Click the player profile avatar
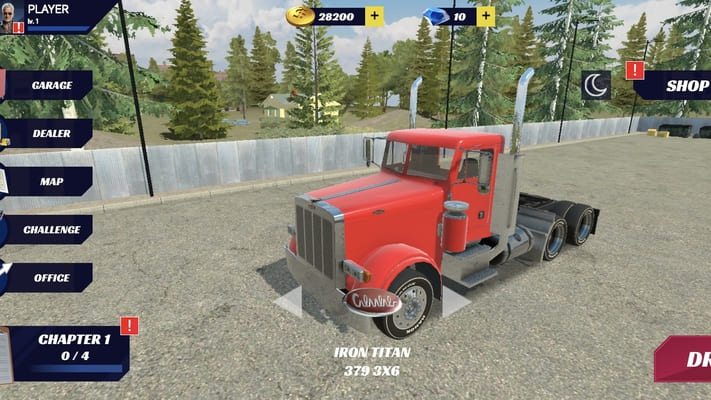 coord(12,16)
